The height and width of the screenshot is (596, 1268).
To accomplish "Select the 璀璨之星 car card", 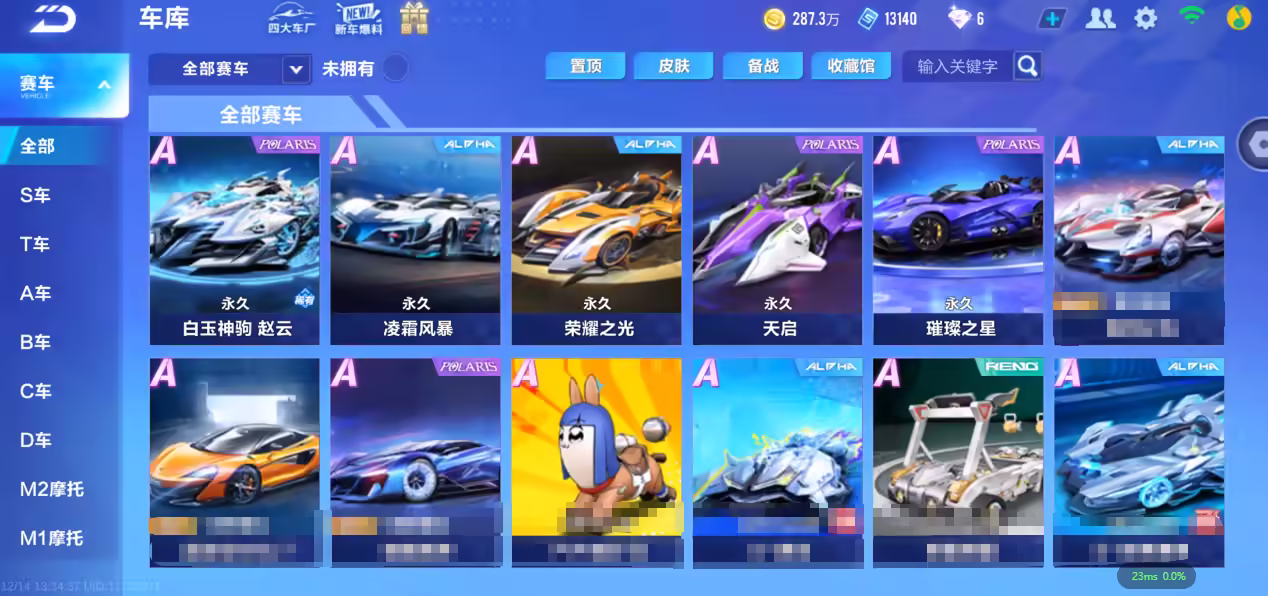I will (958, 240).
